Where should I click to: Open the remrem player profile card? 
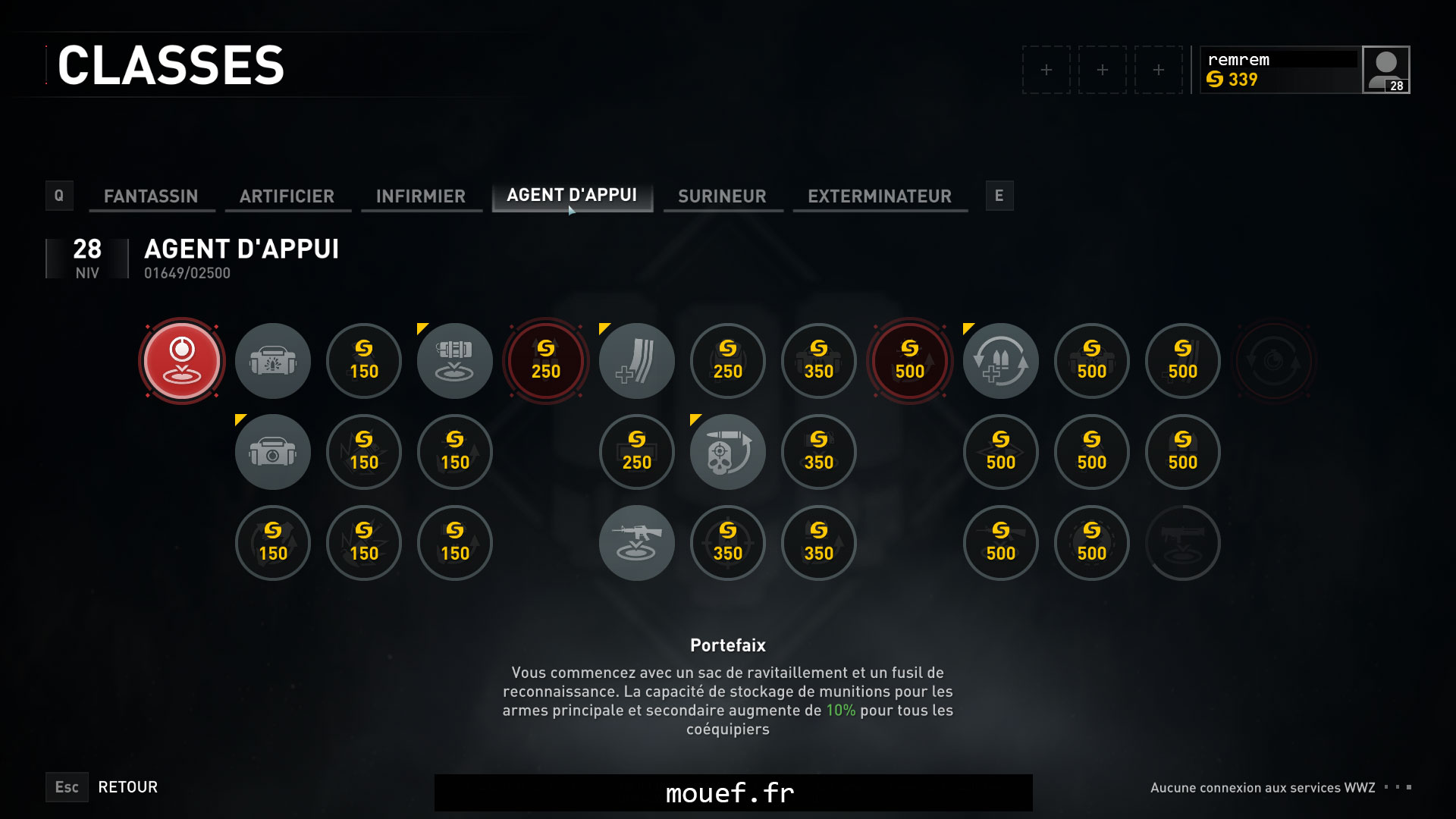(1304, 70)
